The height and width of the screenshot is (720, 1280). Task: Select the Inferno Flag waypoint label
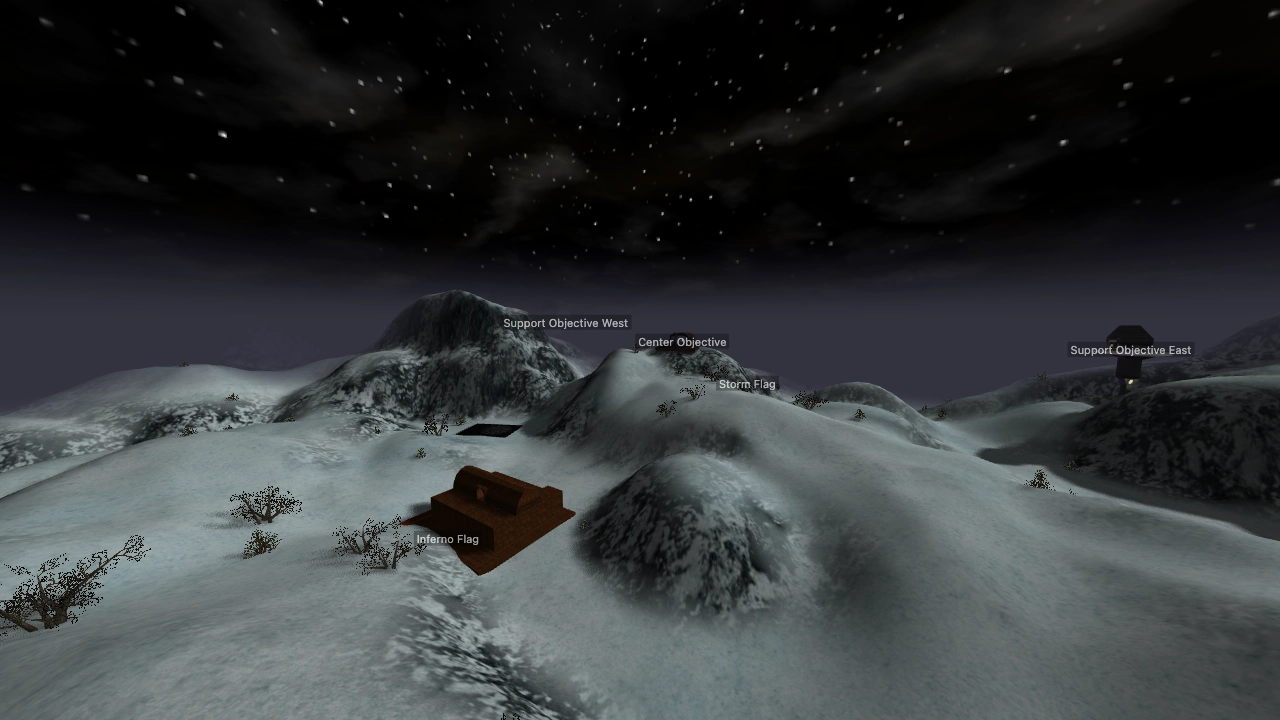[447, 539]
